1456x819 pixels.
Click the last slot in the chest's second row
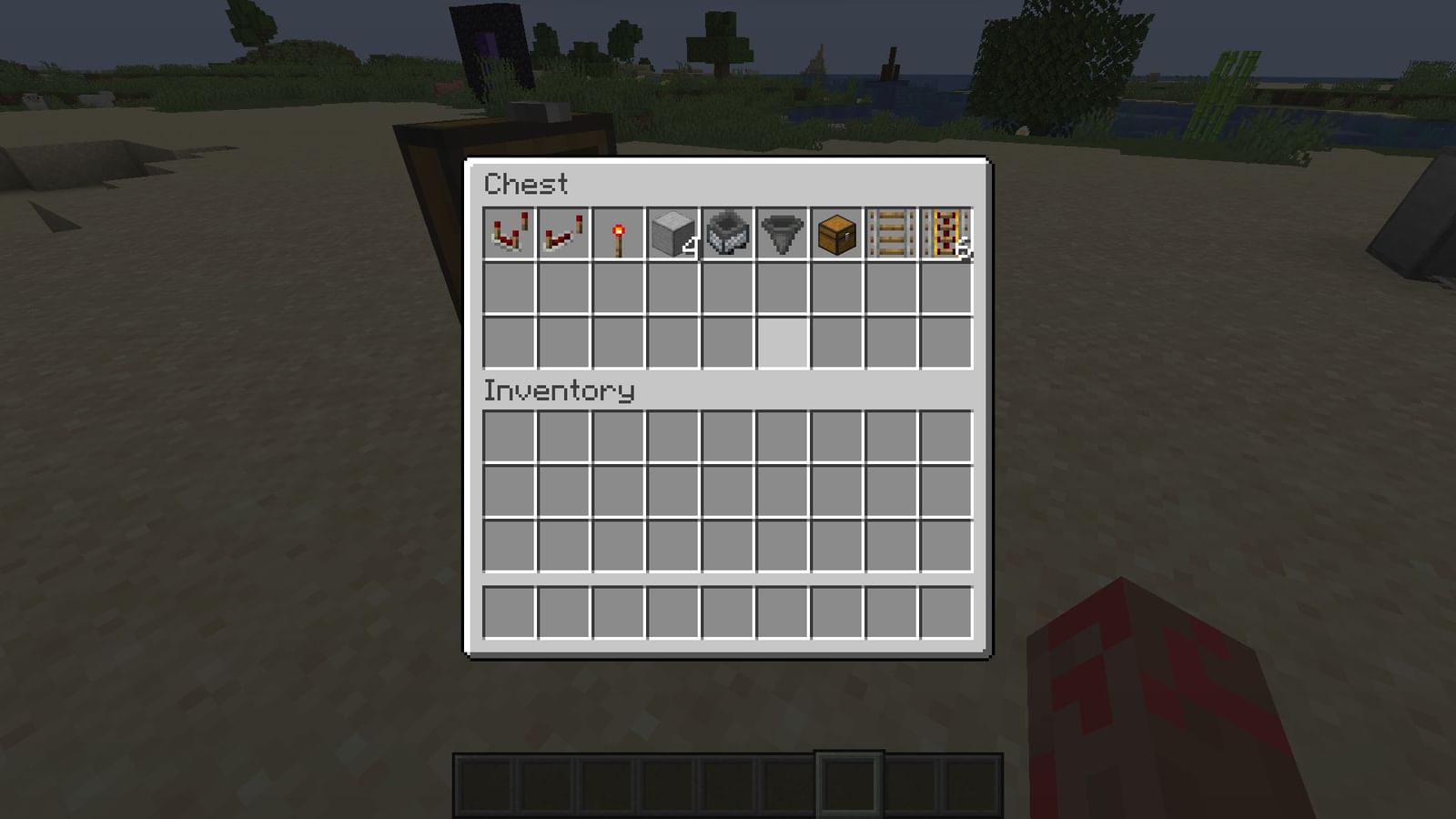click(x=945, y=287)
